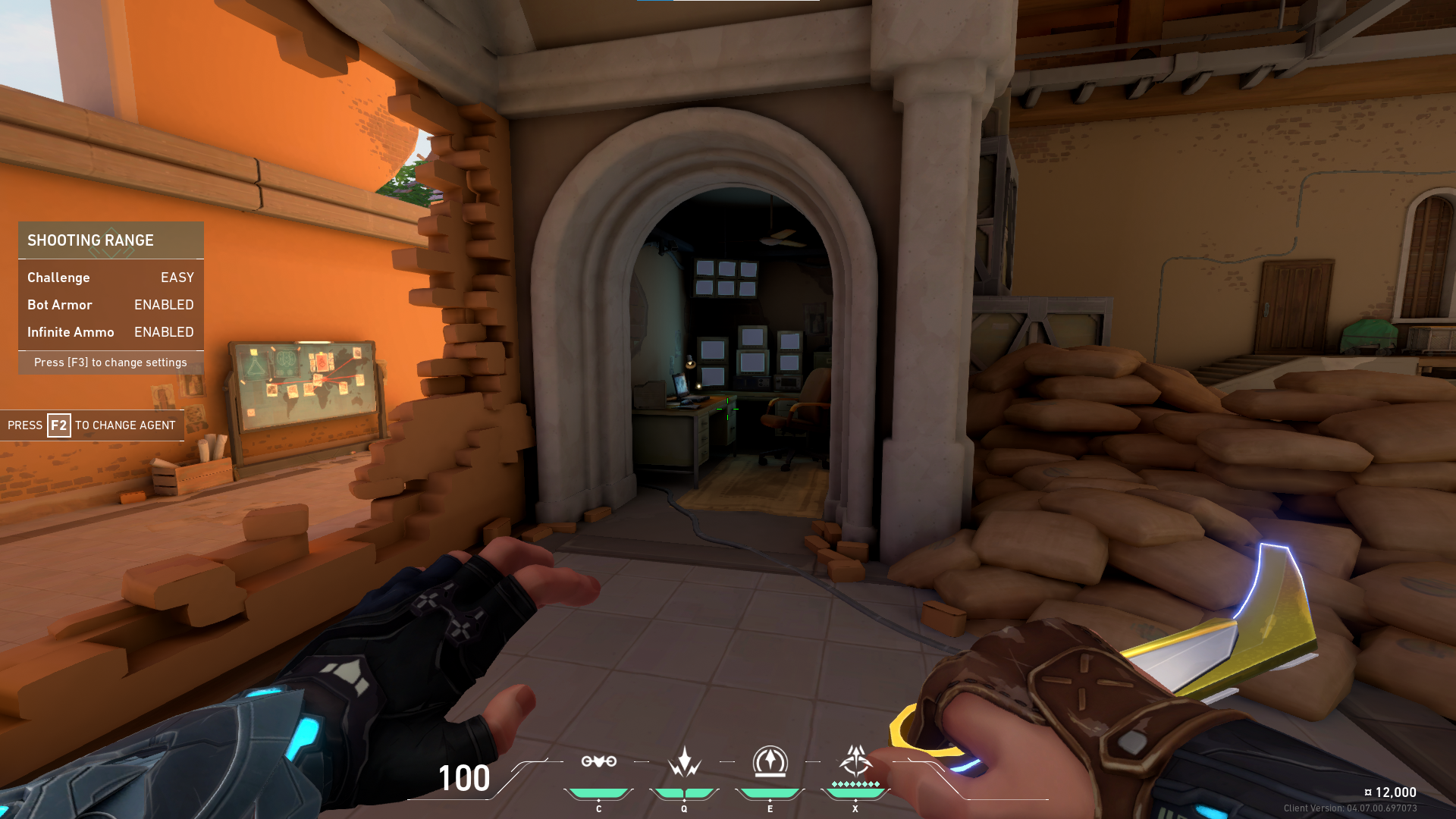Click the Client Version text bottom right

[x=1364, y=809]
